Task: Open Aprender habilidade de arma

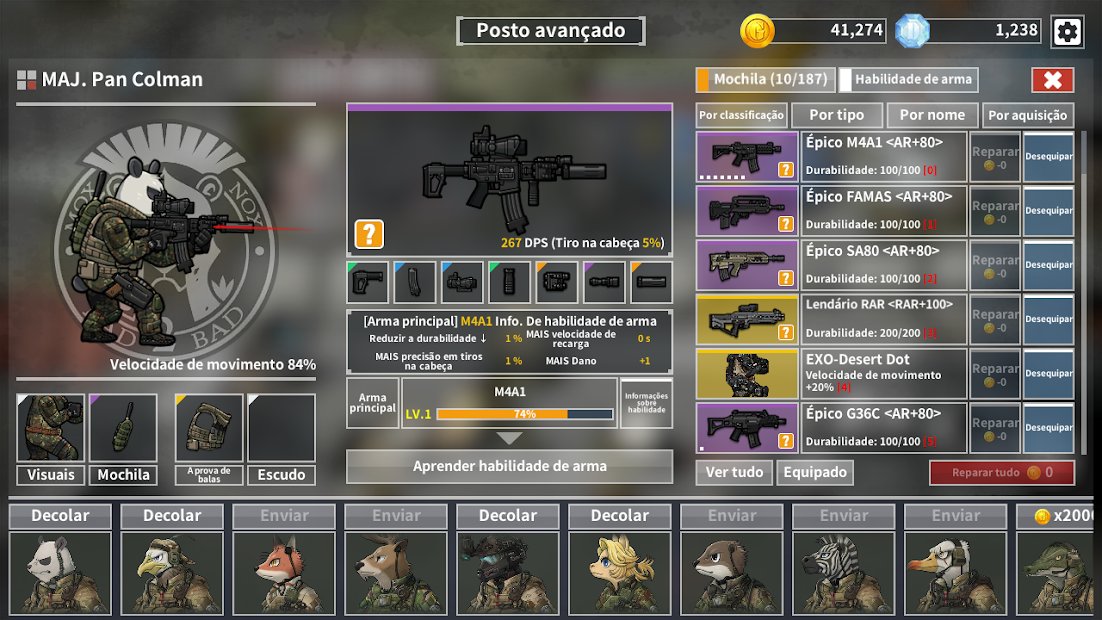Action: (x=509, y=466)
